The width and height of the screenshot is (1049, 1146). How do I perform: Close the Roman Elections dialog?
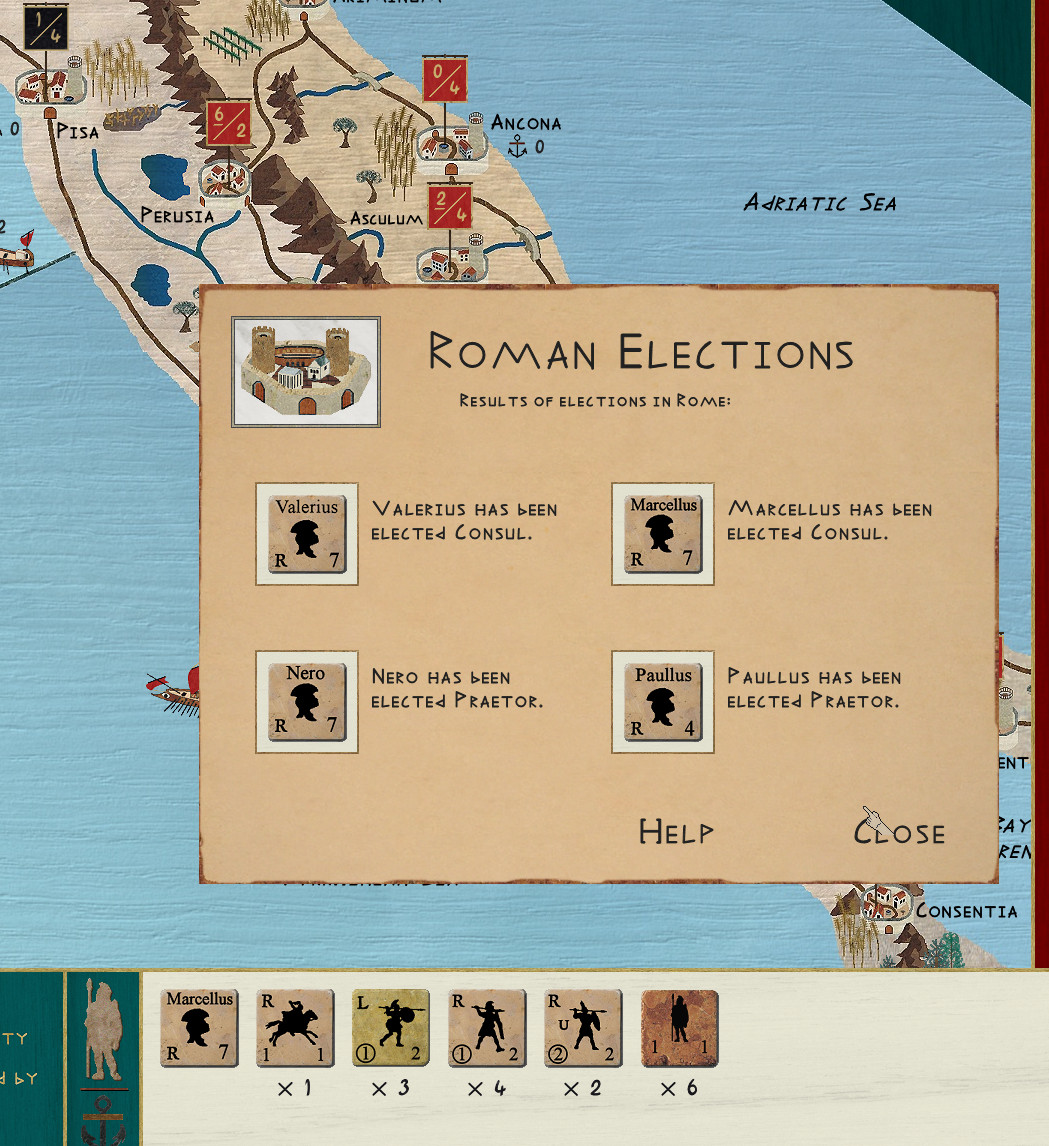tap(899, 832)
